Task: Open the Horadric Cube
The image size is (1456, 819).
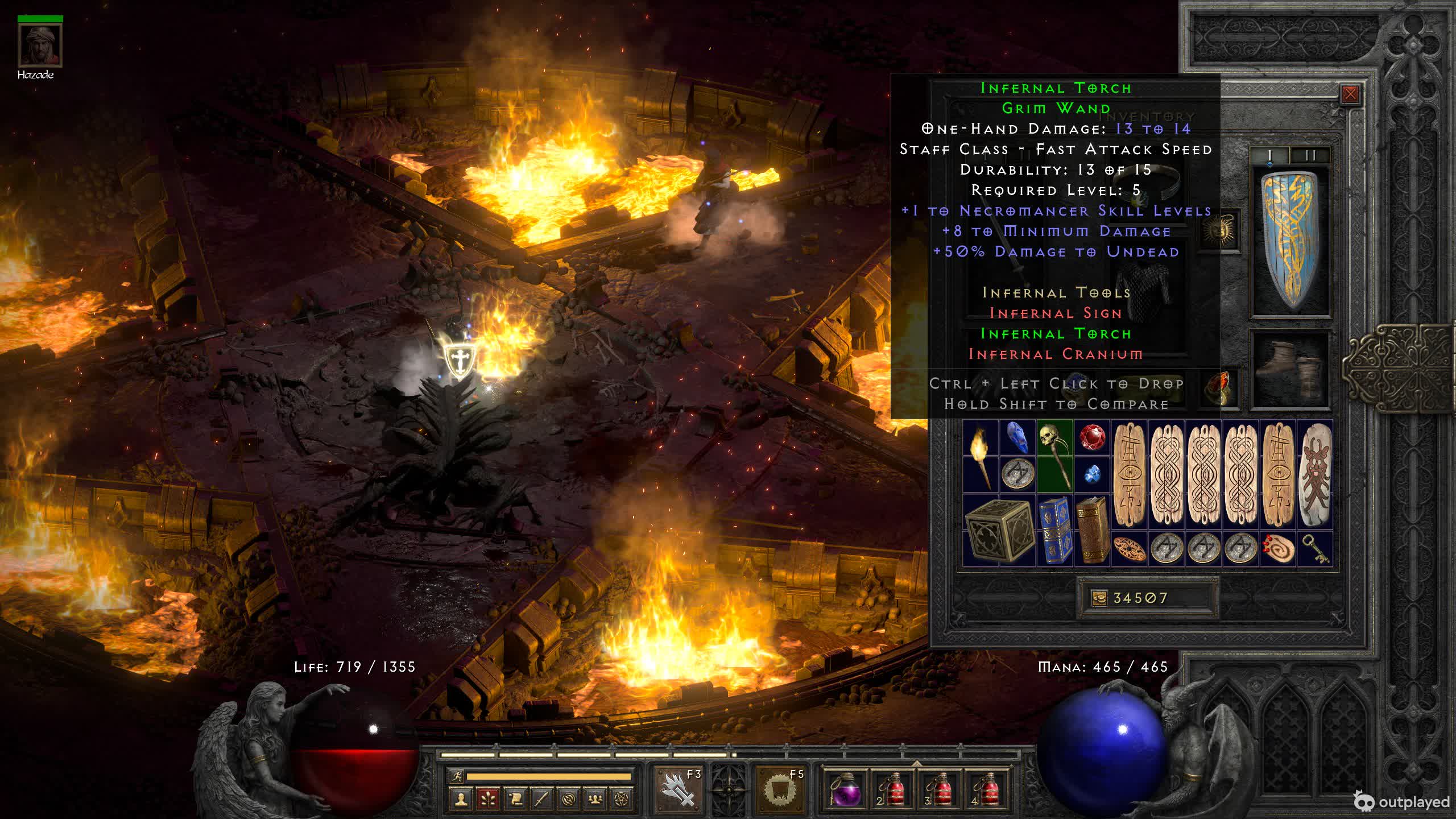Action: click(x=999, y=530)
